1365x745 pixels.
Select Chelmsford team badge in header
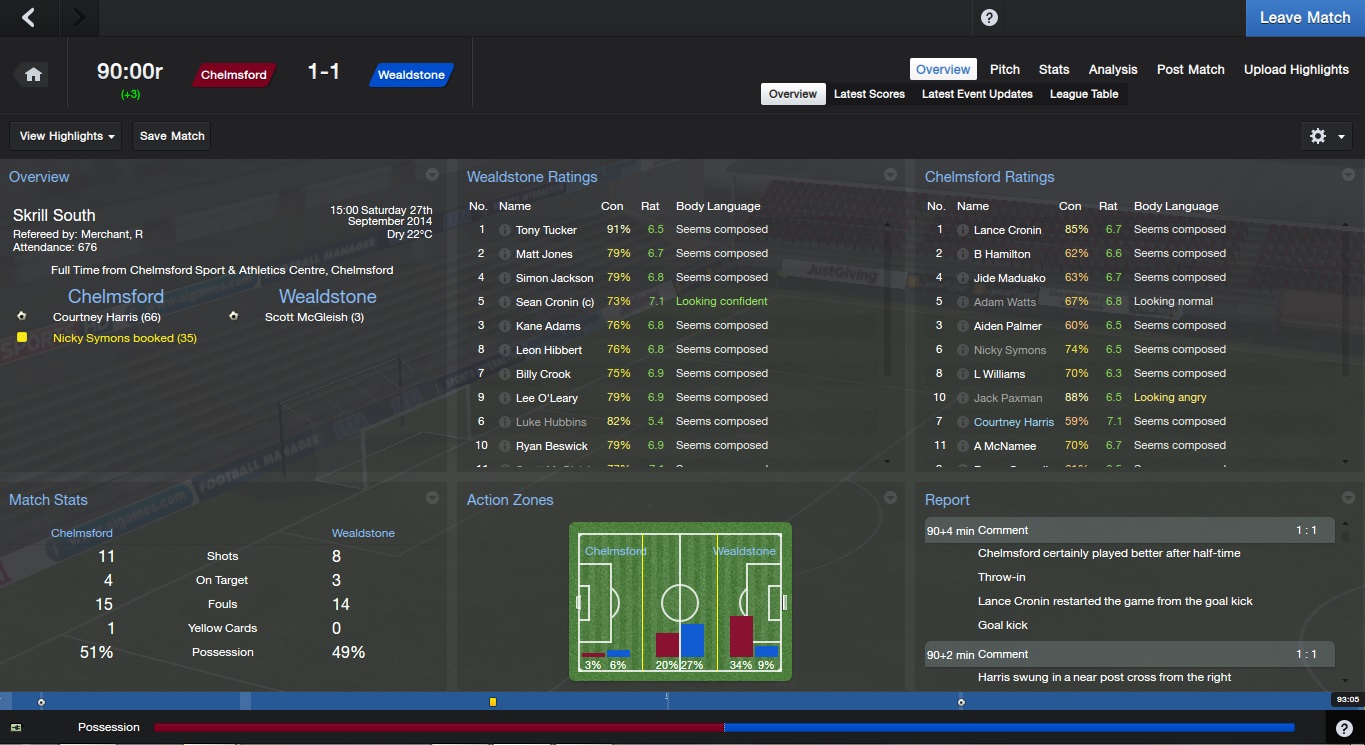pyautogui.click(x=234, y=75)
